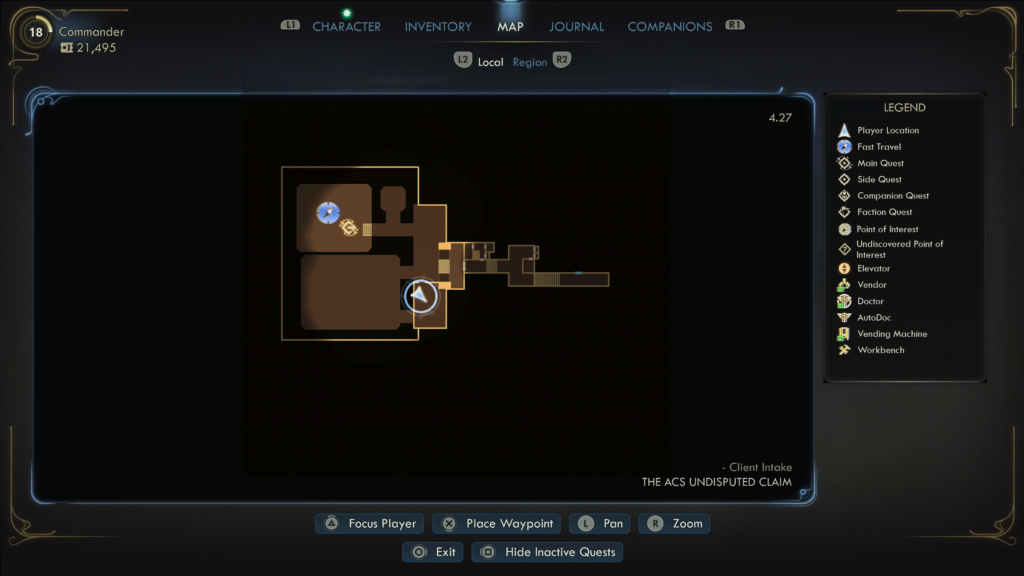1024x576 pixels.
Task: Click the fast travel marker on map
Action: [328, 212]
